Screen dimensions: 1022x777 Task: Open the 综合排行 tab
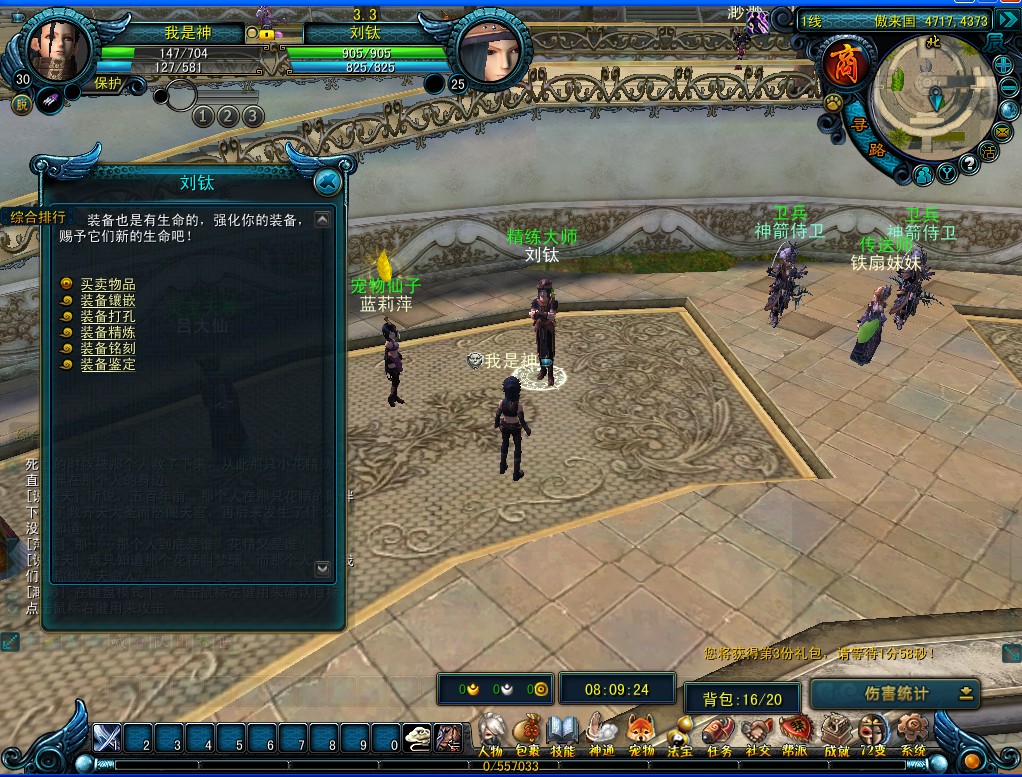click(38, 217)
